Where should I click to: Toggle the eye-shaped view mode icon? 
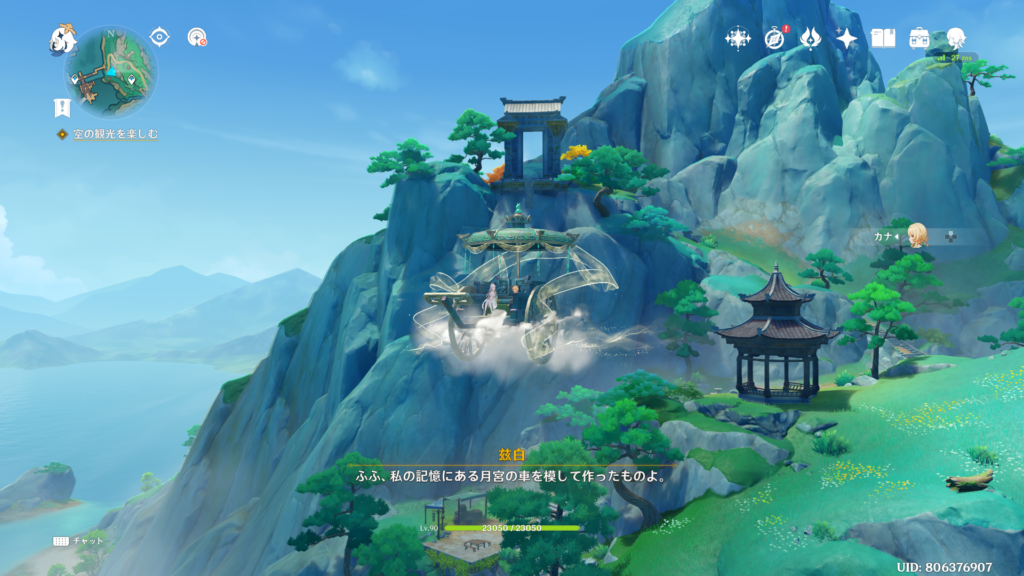pos(159,37)
